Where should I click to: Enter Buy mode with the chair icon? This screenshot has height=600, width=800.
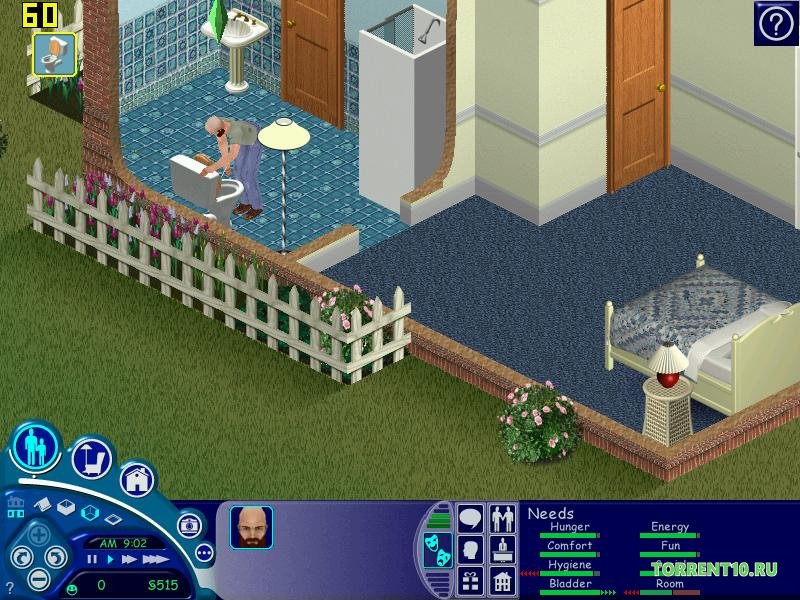point(91,458)
